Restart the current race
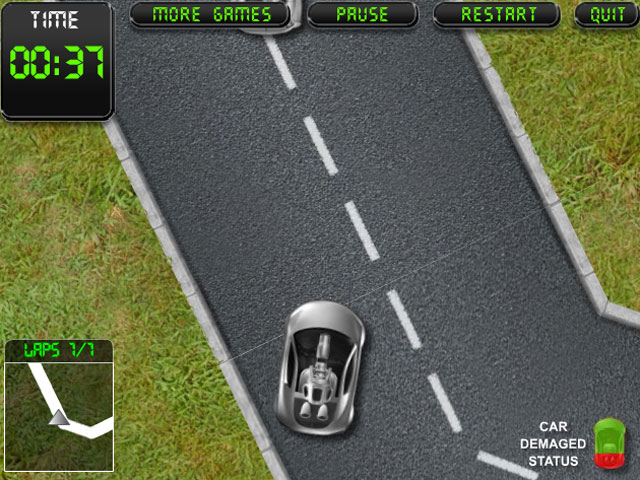 [498, 14]
